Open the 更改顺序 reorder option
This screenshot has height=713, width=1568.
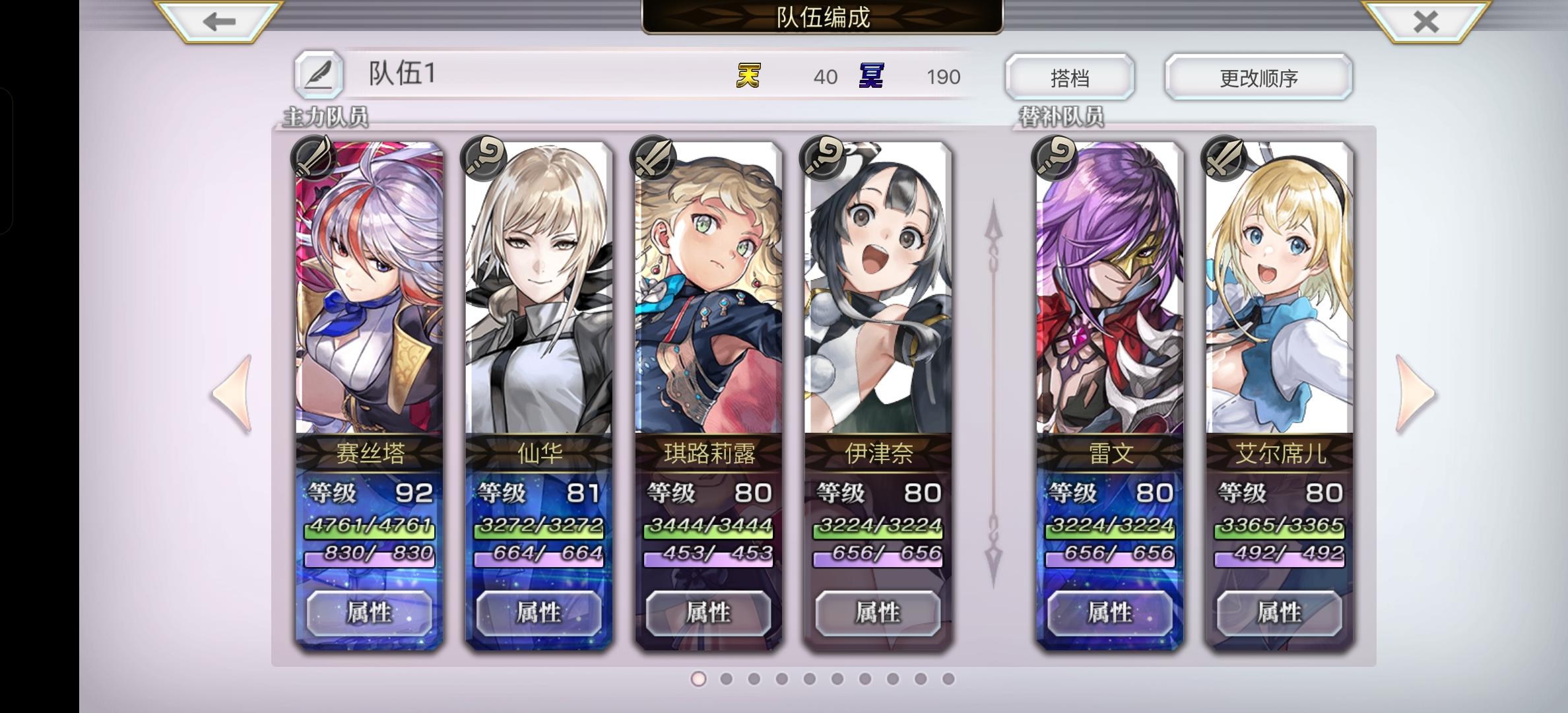click(1258, 77)
